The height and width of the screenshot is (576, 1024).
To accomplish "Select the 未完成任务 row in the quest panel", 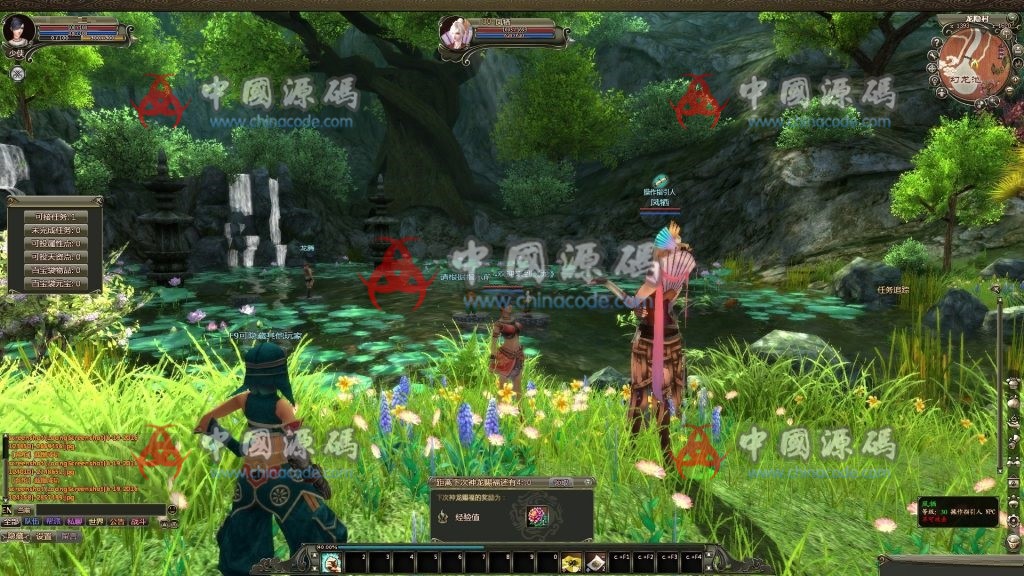I will tap(56, 230).
